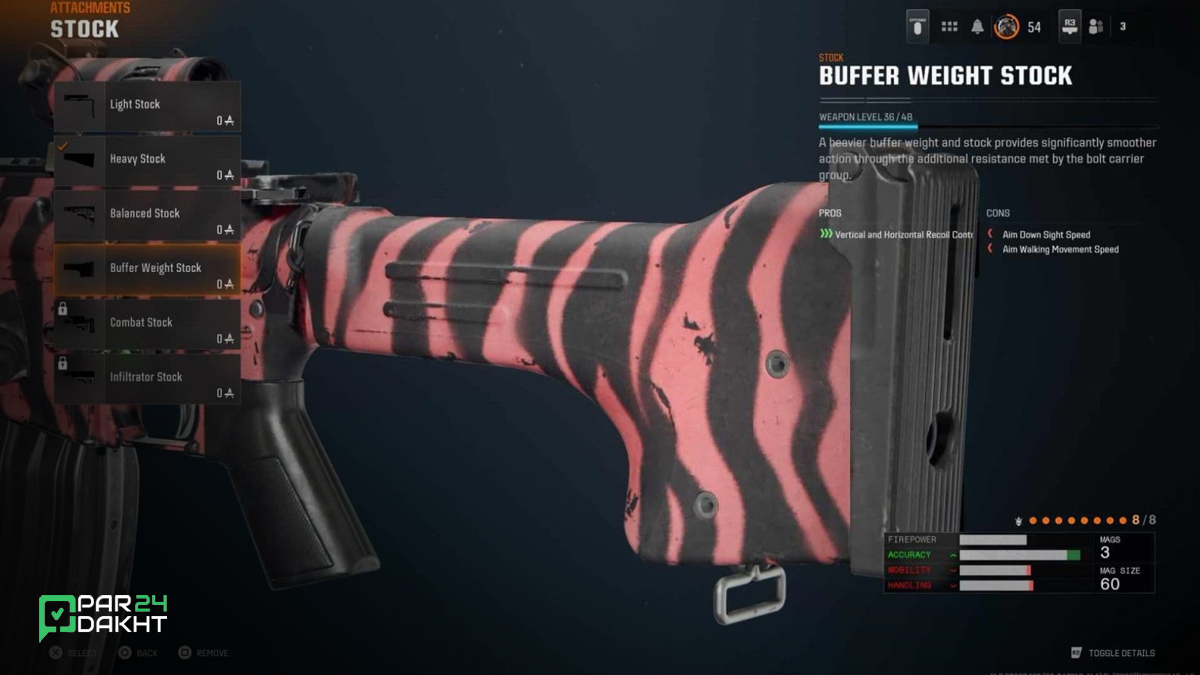The image size is (1200, 675).
Task: Click the locked Combat Stock entry
Action: pos(147,325)
